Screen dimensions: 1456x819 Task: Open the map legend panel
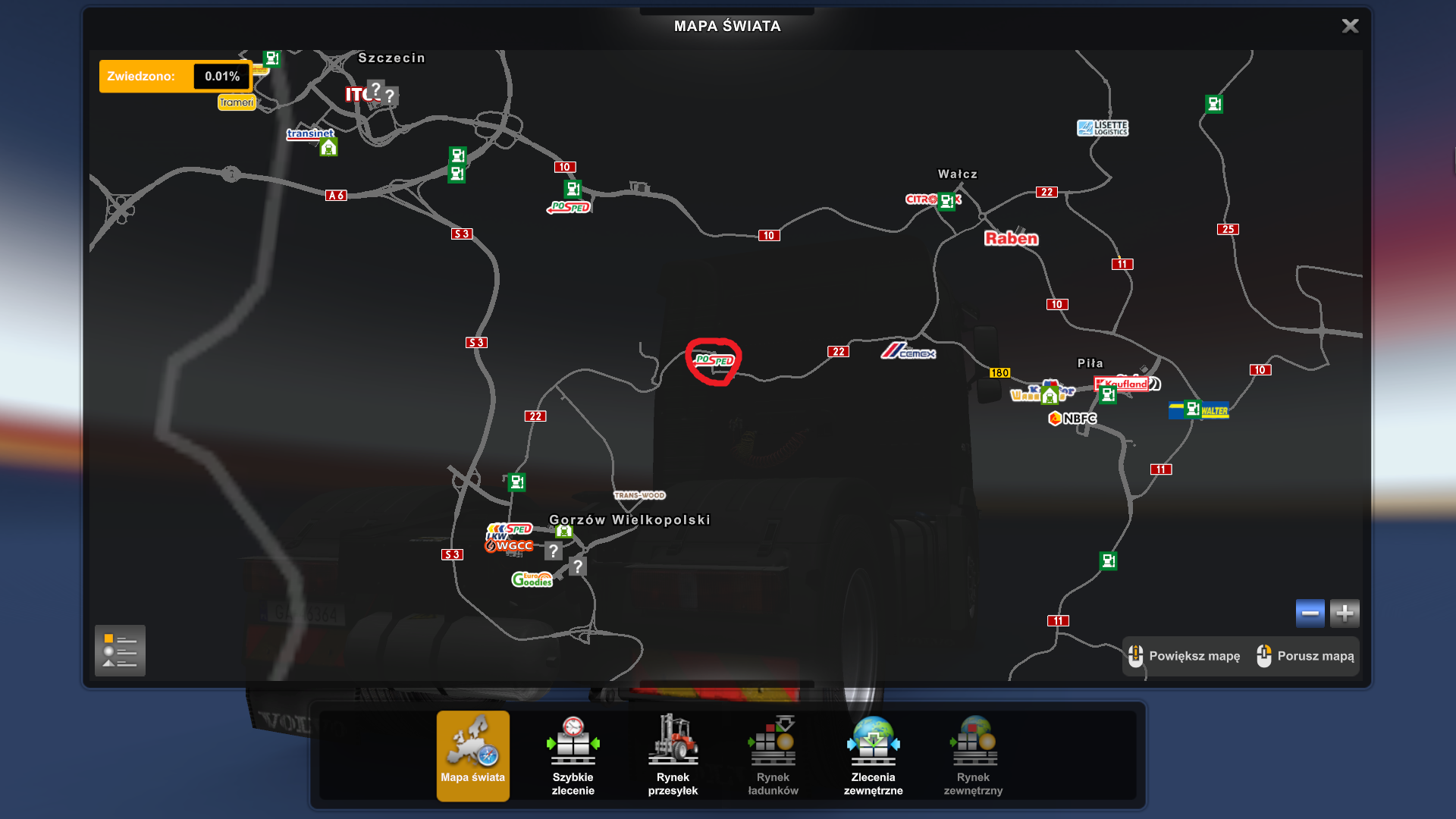pos(120,651)
